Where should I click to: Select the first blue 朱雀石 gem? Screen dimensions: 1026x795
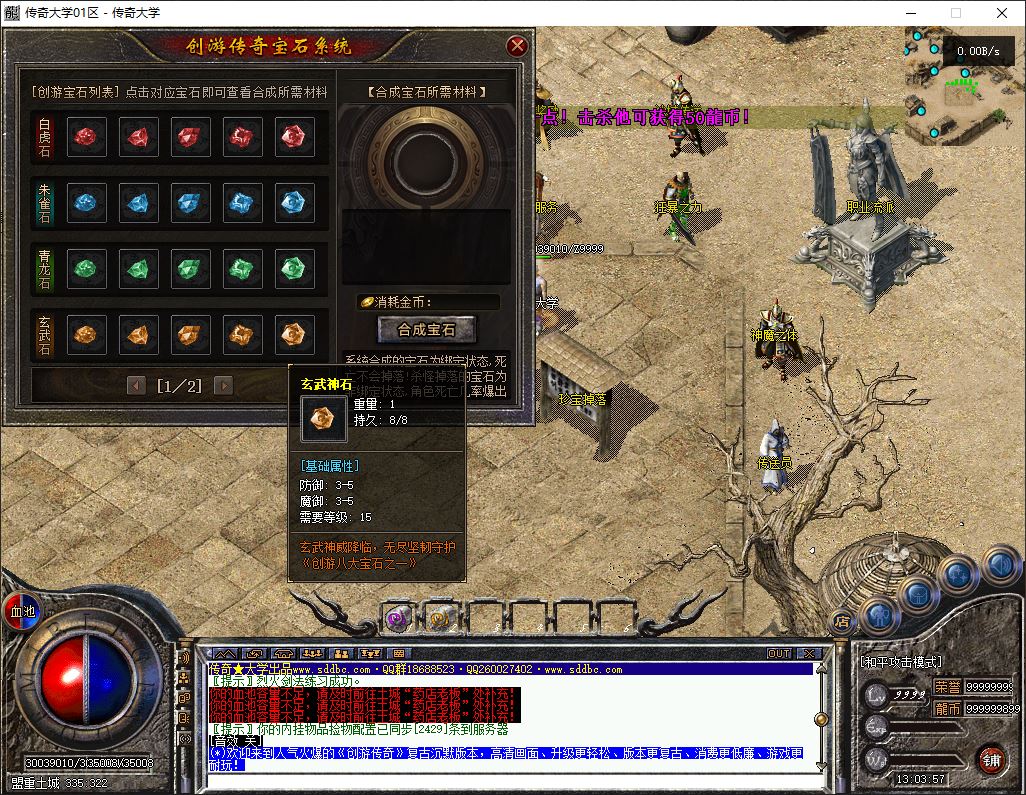(x=87, y=203)
